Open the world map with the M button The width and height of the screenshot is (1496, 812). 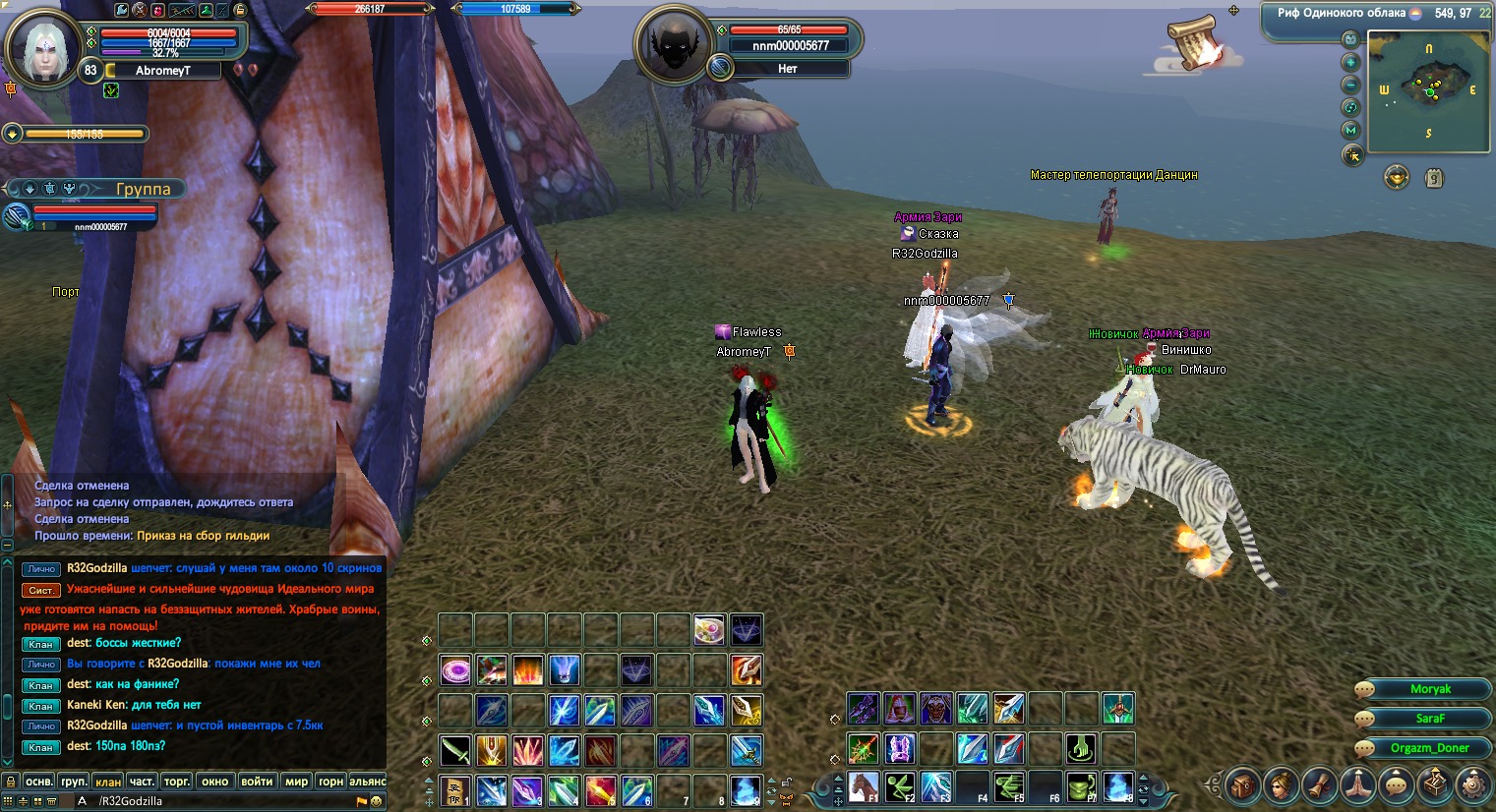click(1351, 130)
